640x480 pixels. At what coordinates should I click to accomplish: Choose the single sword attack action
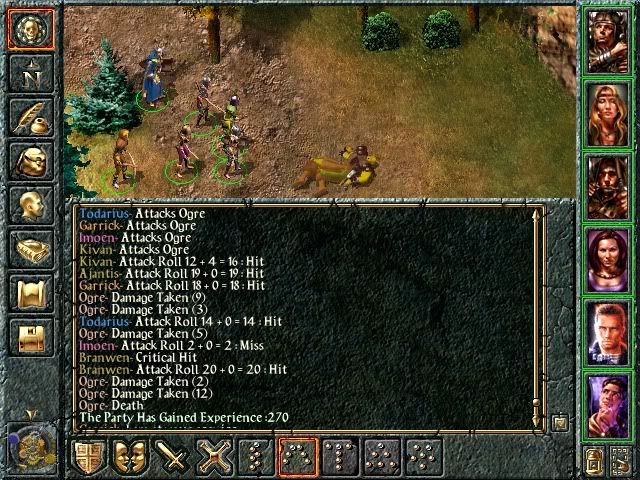pos(175,457)
